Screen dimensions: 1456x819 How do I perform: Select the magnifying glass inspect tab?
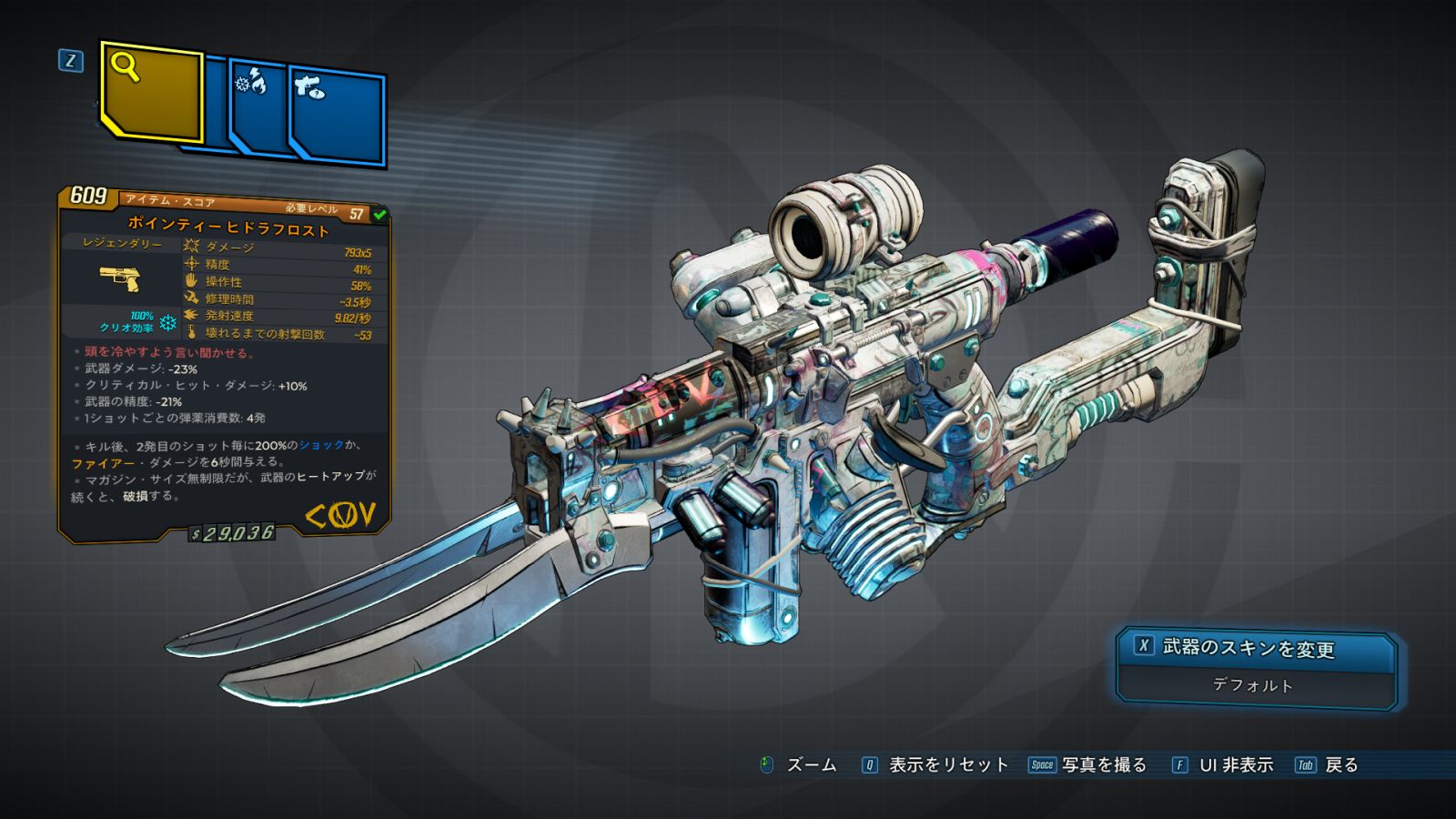151,93
